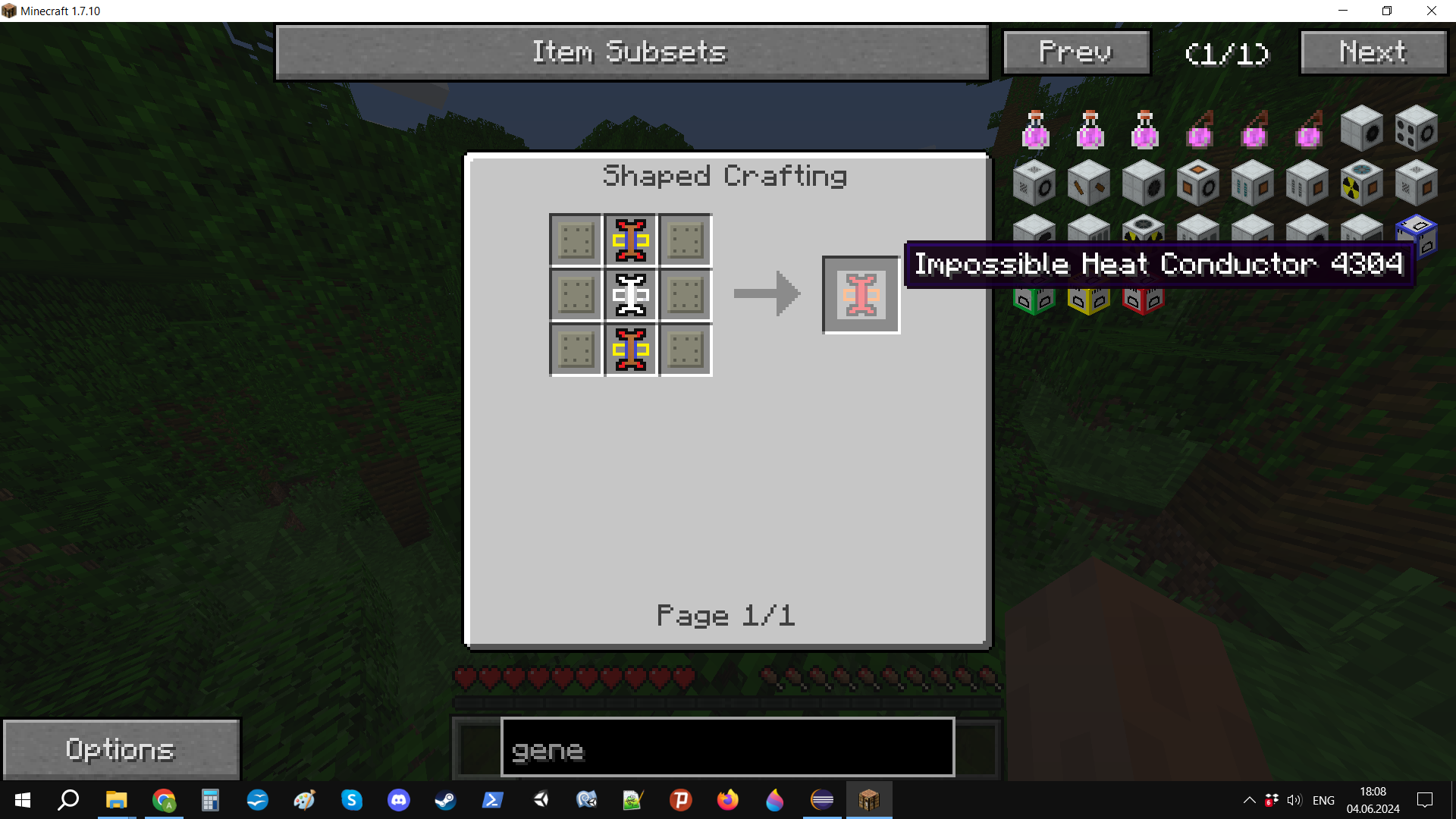Focus the item search box containing "gene"
1456x819 pixels.
click(x=726, y=749)
